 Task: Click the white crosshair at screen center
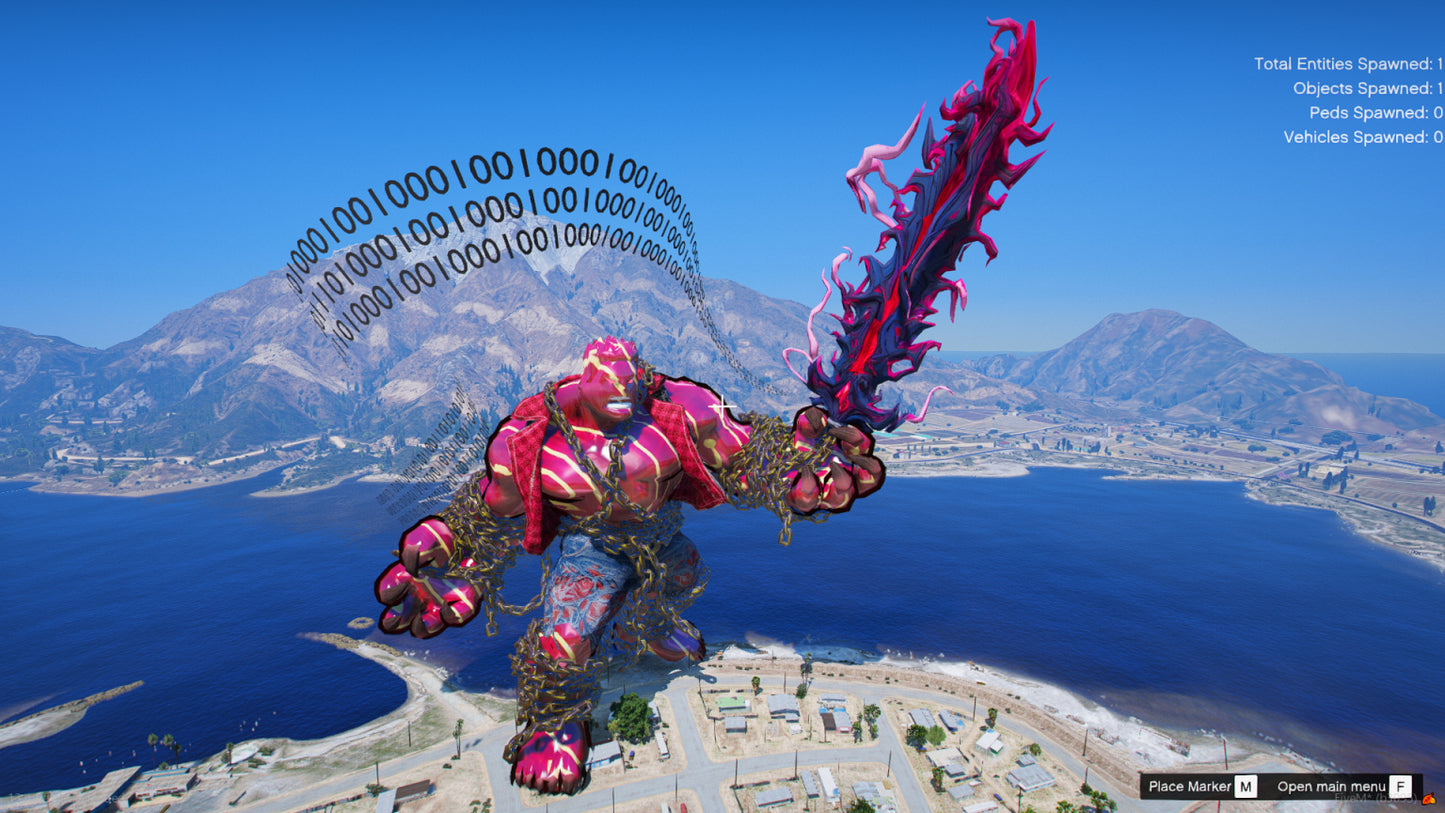(x=722, y=407)
